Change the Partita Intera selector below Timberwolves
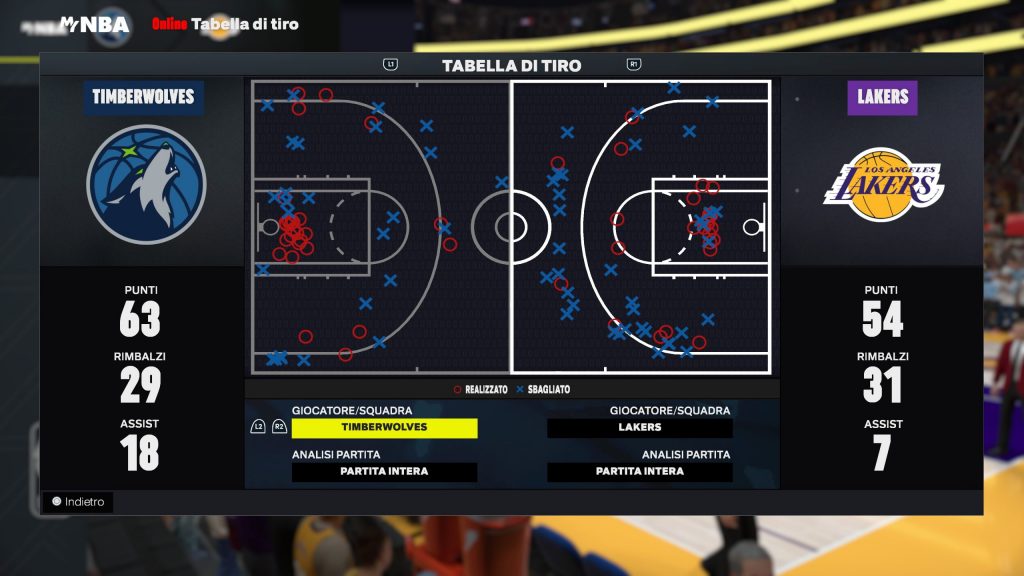The height and width of the screenshot is (576, 1024). pyautogui.click(x=384, y=472)
